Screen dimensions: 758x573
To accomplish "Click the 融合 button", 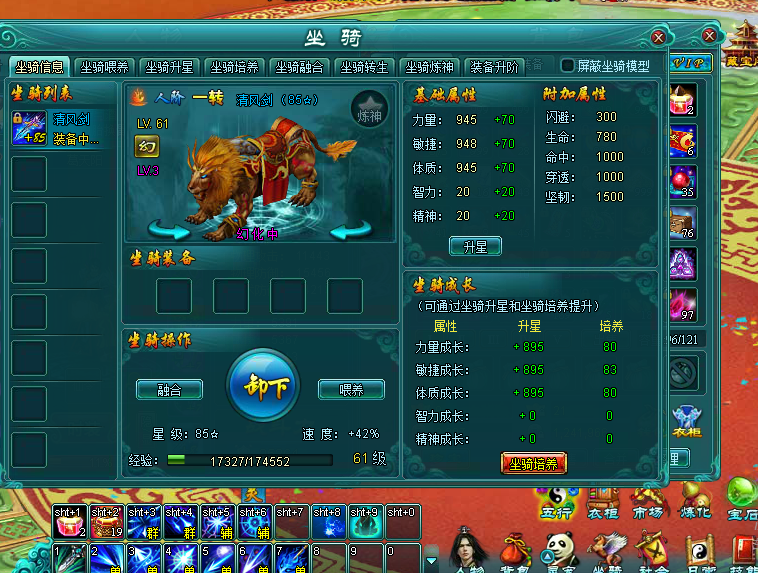I will [x=169, y=389].
